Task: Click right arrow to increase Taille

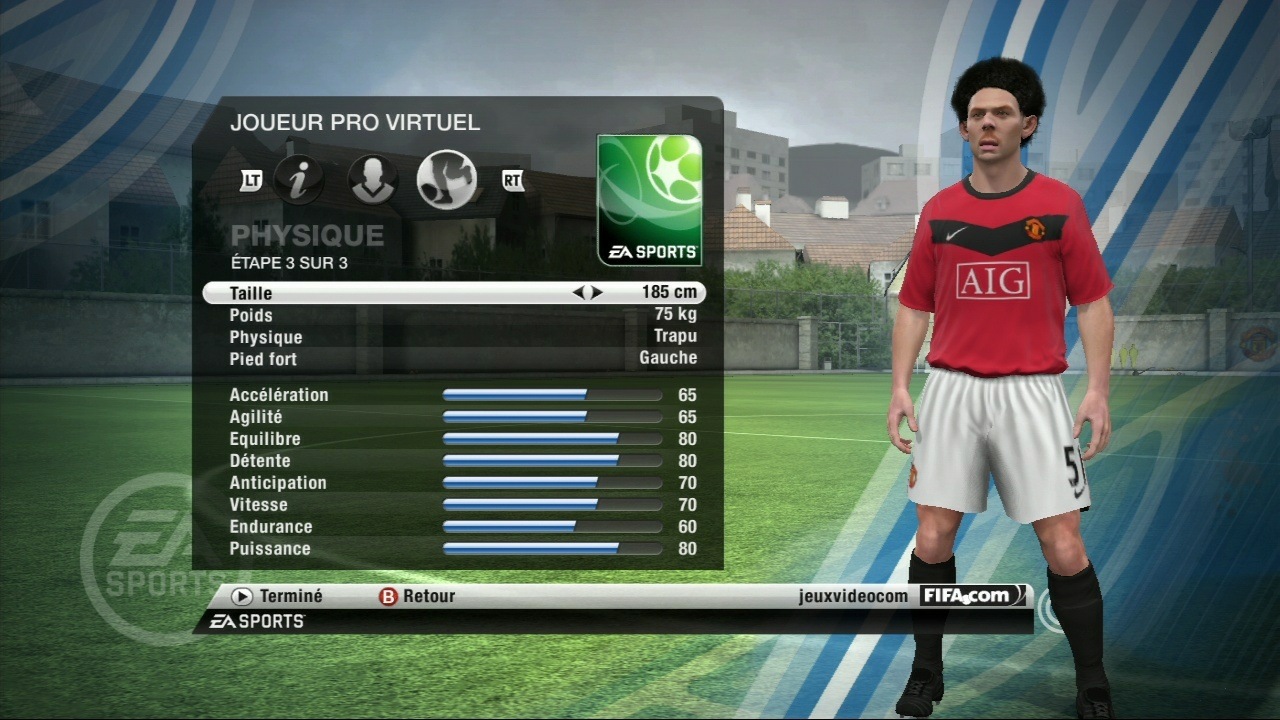Action: tap(597, 292)
